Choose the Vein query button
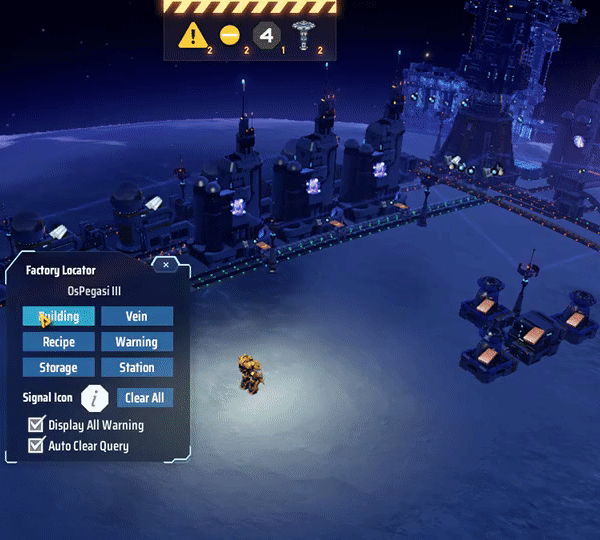The height and width of the screenshot is (540, 600). click(137, 316)
